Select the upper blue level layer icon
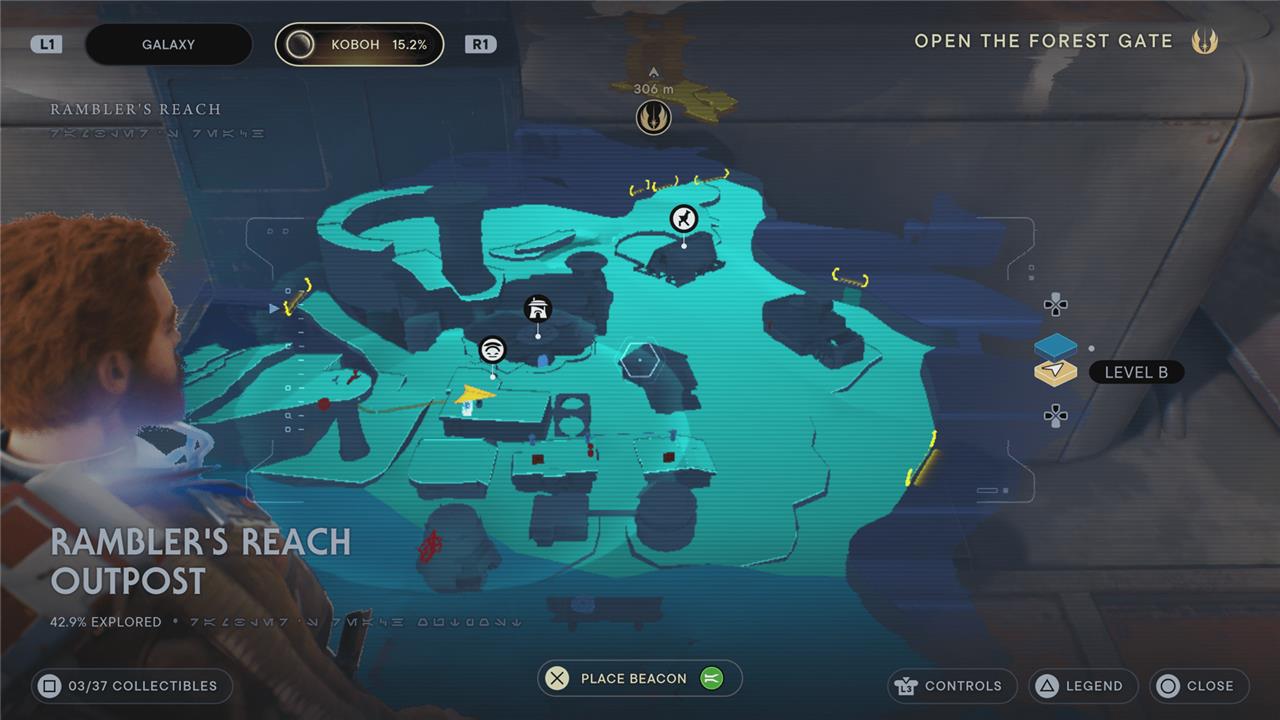1280x720 pixels. click(x=1055, y=346)
